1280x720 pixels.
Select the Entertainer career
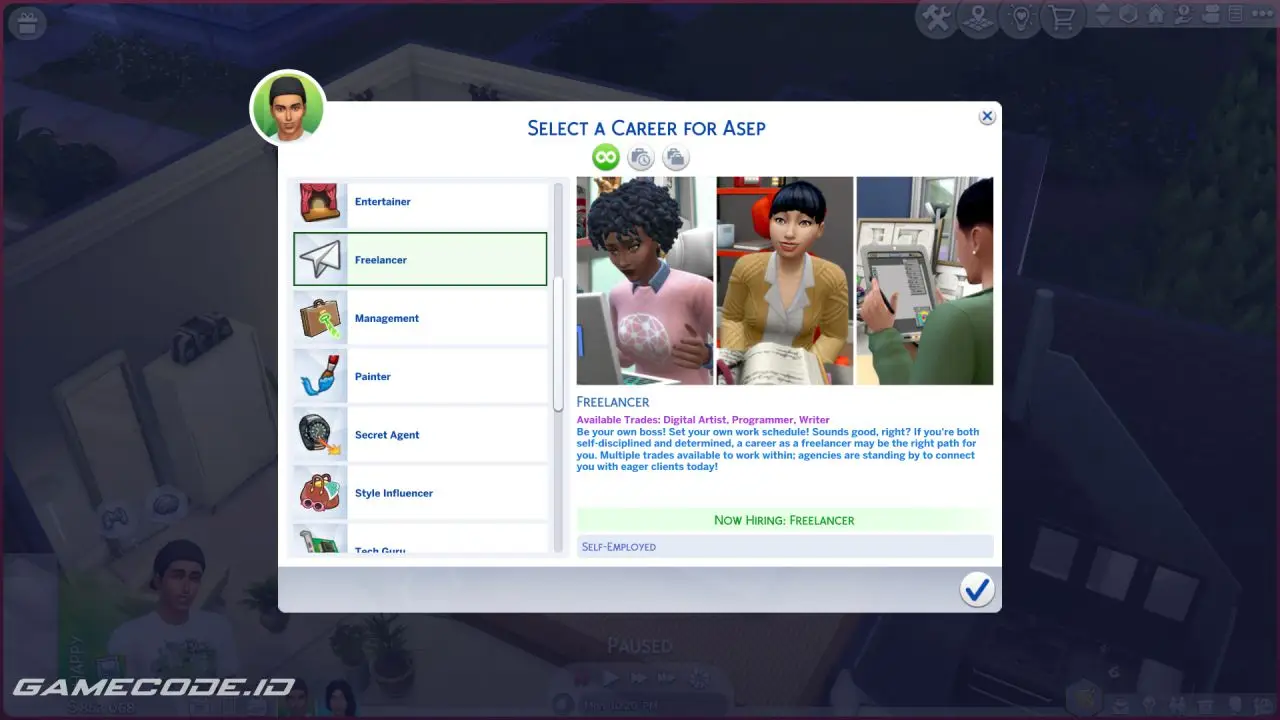(x=420, y=202)
